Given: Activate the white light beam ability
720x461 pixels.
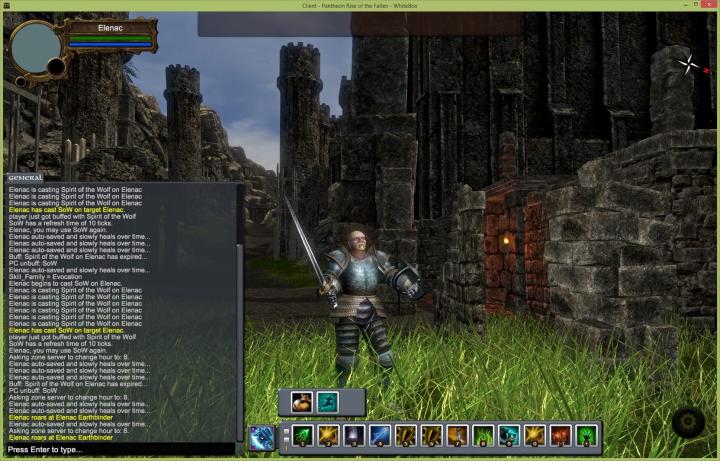Looking at the screenshot, I should (355, 436).
